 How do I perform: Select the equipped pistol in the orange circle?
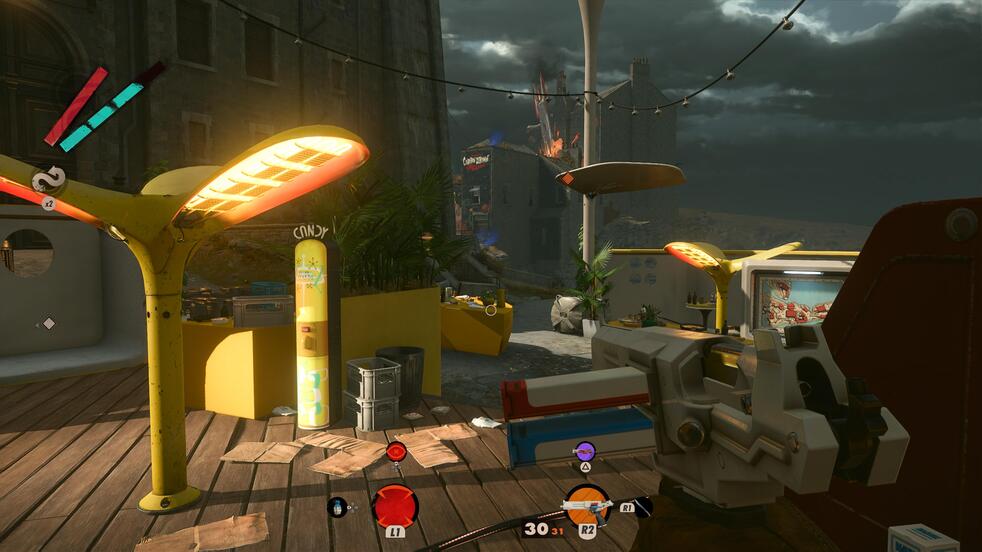tap(586, 504)
